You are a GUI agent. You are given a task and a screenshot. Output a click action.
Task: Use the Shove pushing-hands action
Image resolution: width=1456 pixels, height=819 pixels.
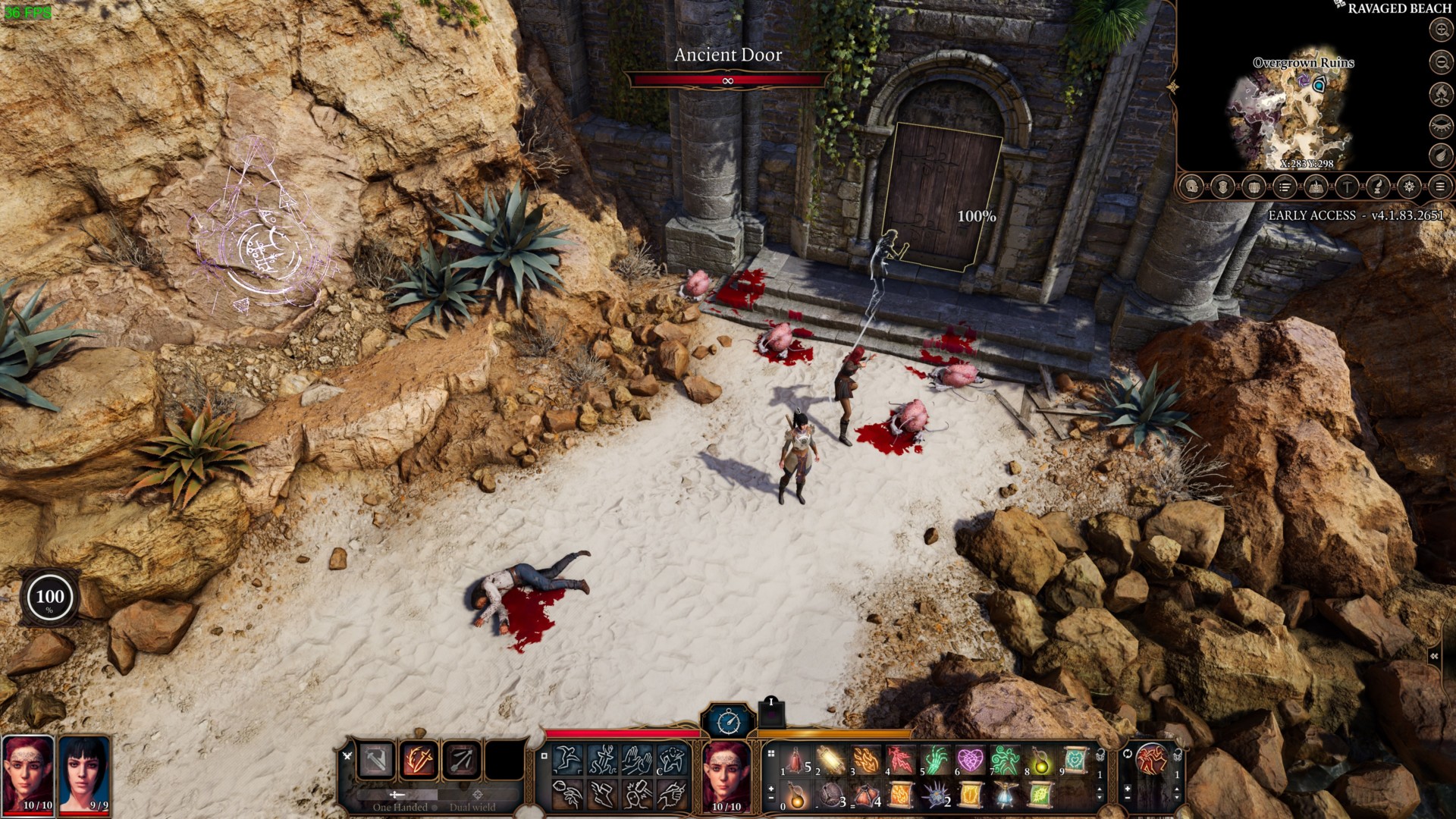click(637, 760)
